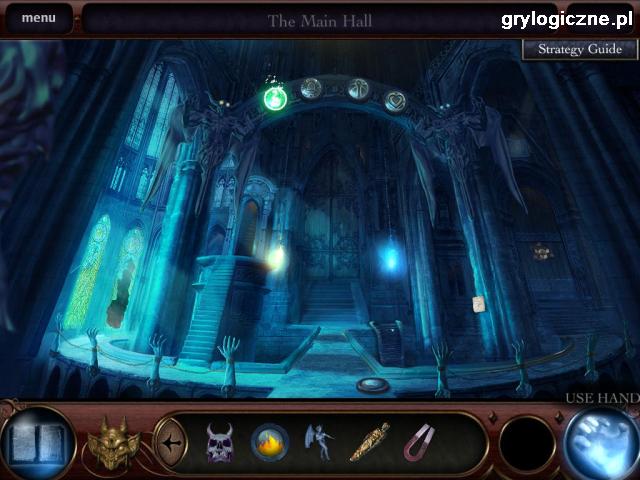Select the fire emblem inventory item
Image resolution: width=640 pixels, height=480 pixels.
coord(270,441)
